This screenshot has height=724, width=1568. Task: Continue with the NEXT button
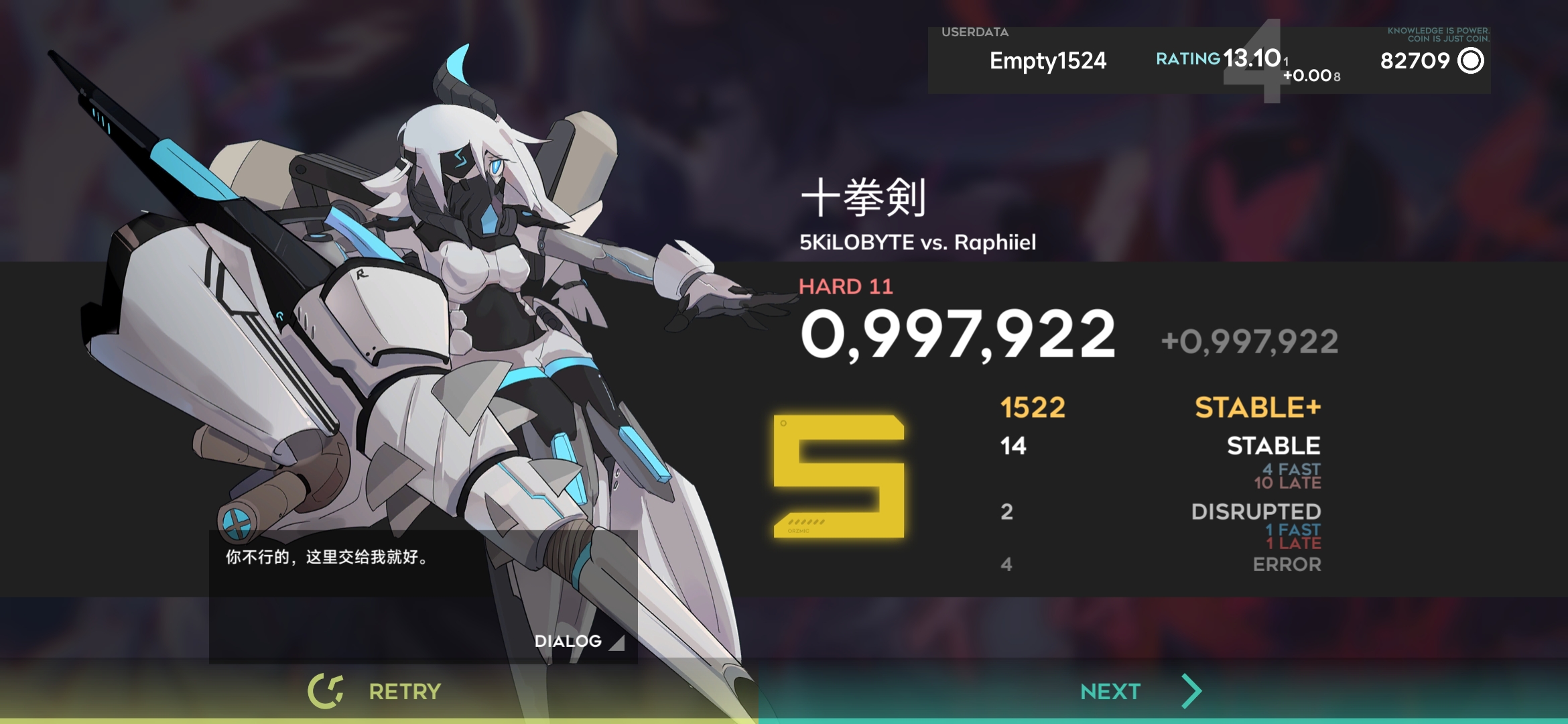pos(1139,691)
